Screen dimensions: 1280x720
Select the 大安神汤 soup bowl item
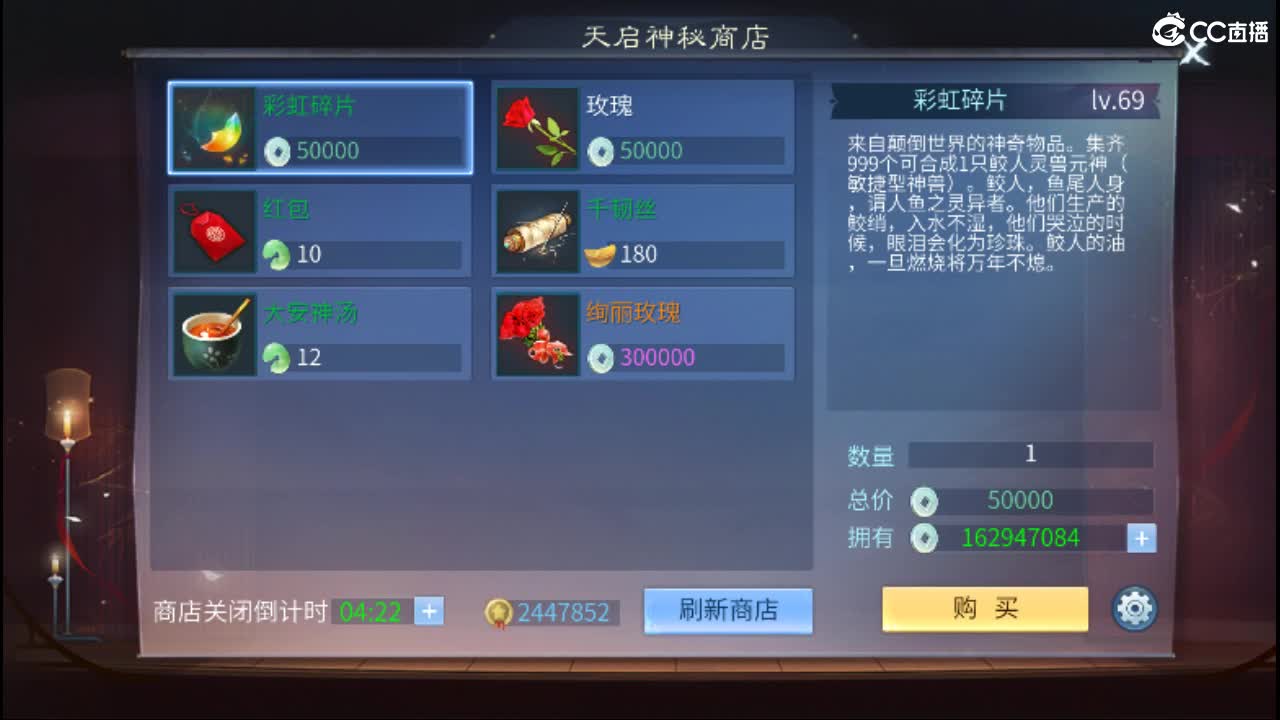click(214, 334)
